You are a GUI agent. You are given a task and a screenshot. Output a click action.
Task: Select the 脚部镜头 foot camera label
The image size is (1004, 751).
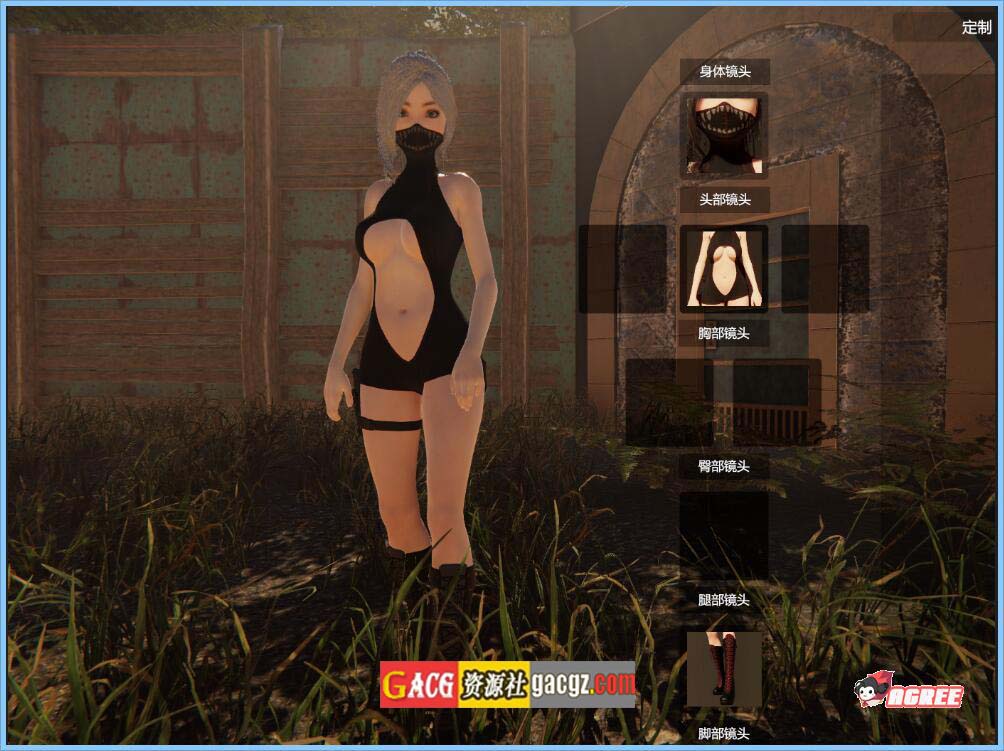click(x=724, y=734)
